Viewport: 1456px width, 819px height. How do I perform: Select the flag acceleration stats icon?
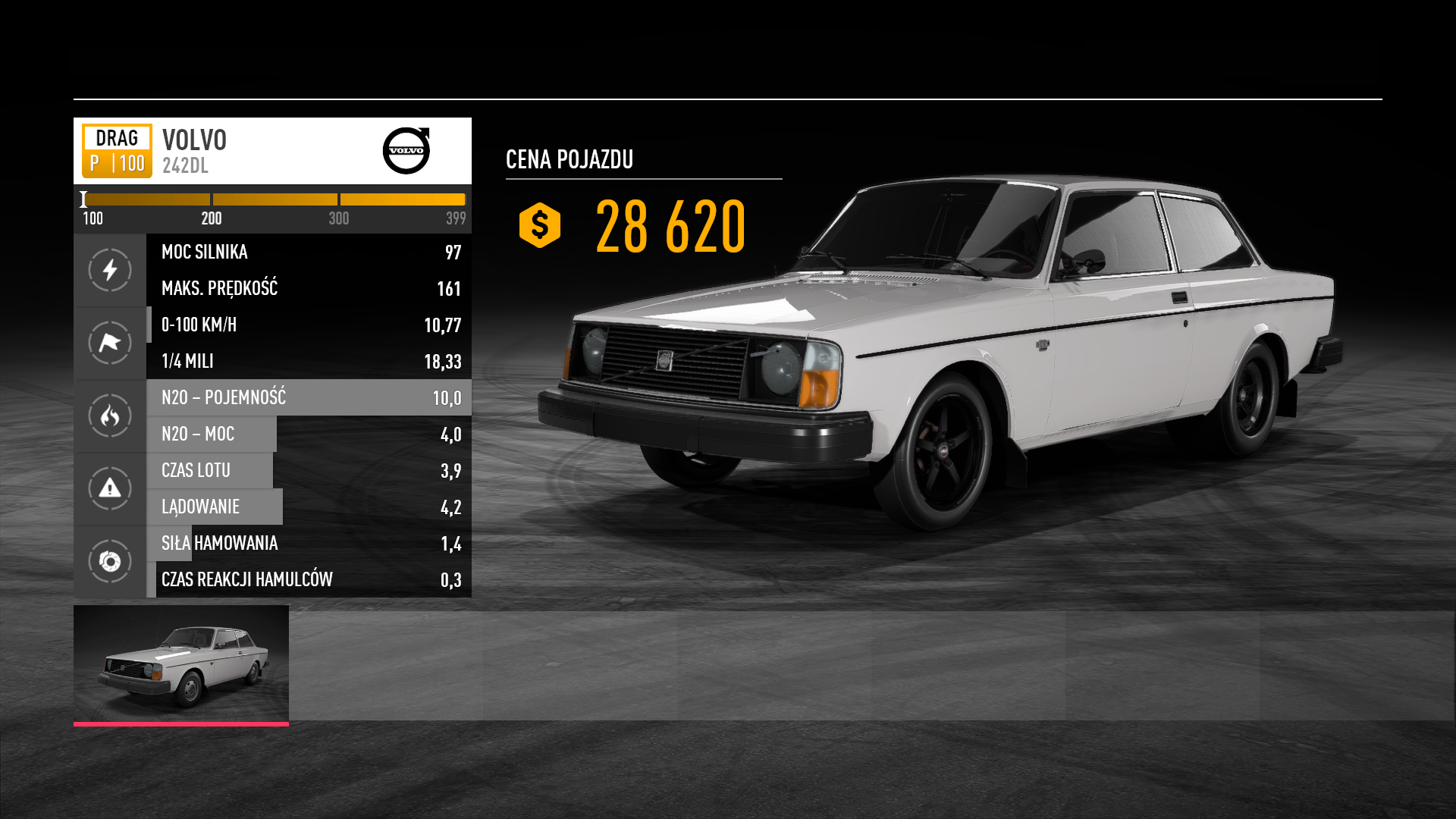(110, 343)
